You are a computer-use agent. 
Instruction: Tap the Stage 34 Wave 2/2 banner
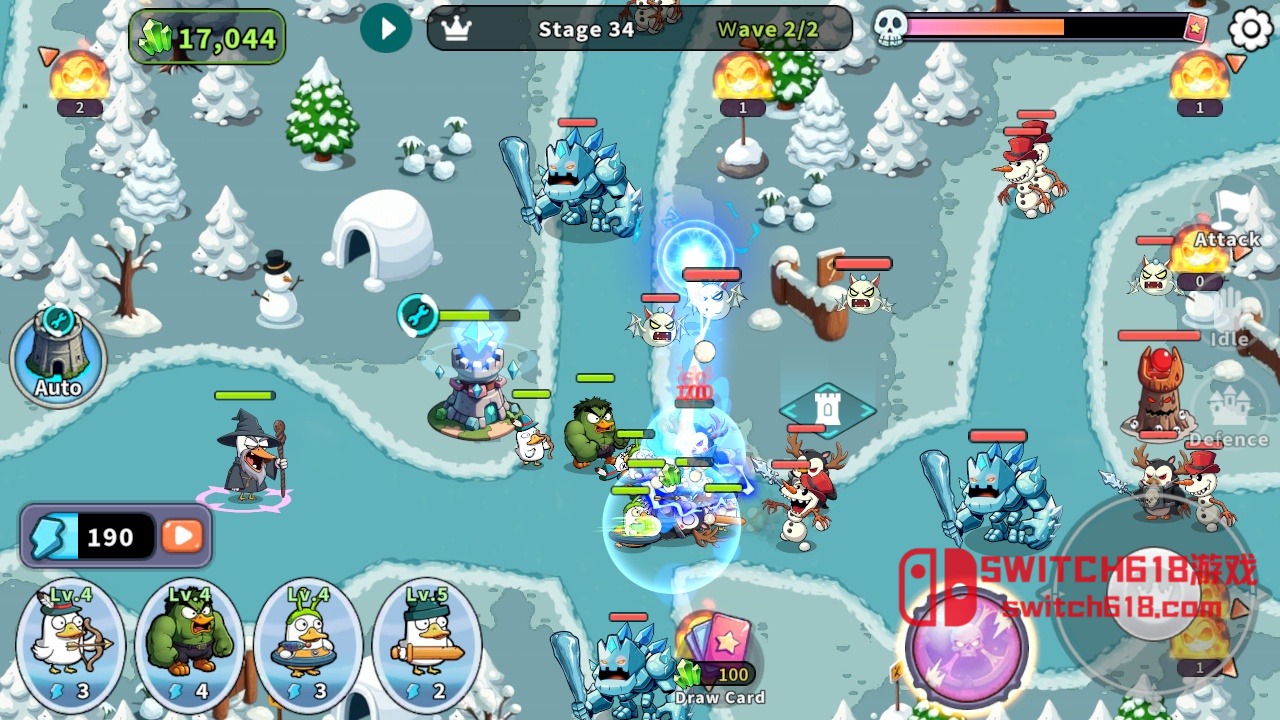tap(640, 29)
